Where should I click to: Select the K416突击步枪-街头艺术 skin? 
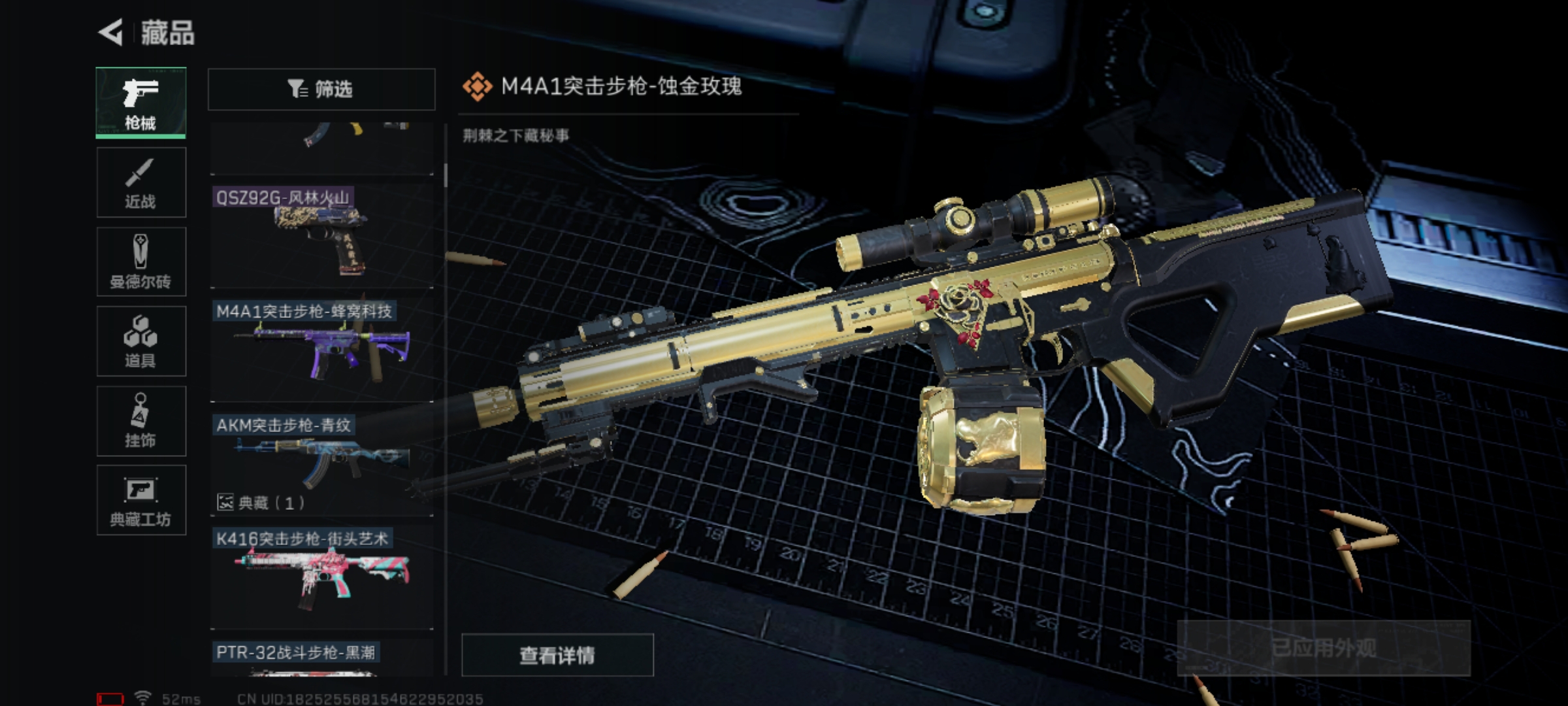321,577
